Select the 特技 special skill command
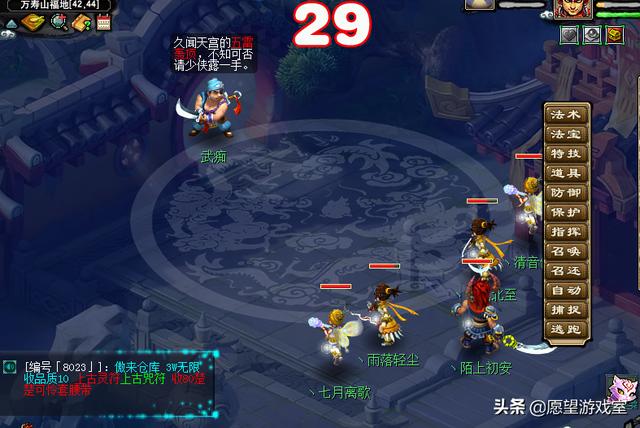The width and height of the screenshot is (640, 428). point(565,154)
